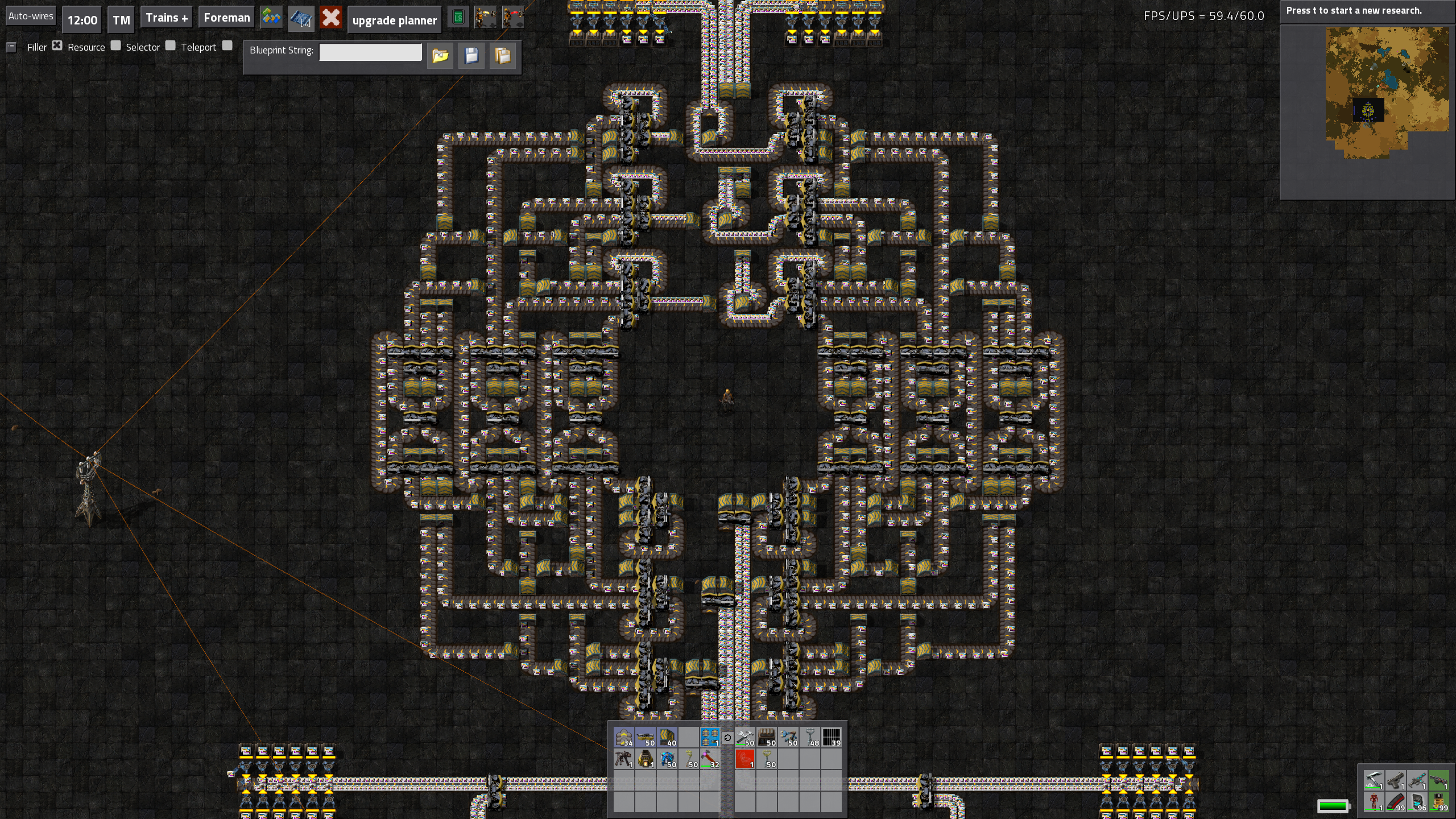Select the stone furnace hotbar slot
1456x819 pixels.
(x=645, y=759)
